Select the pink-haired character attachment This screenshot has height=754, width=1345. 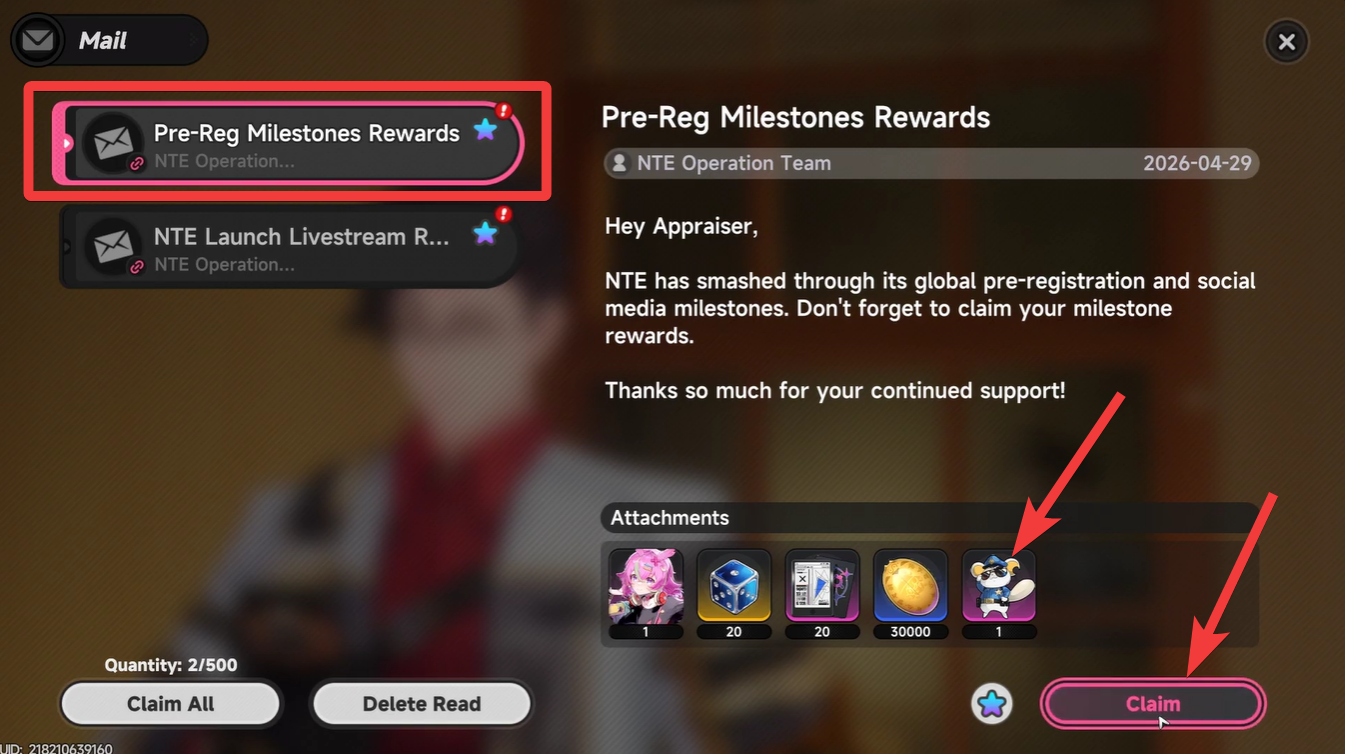click(646, 588)
